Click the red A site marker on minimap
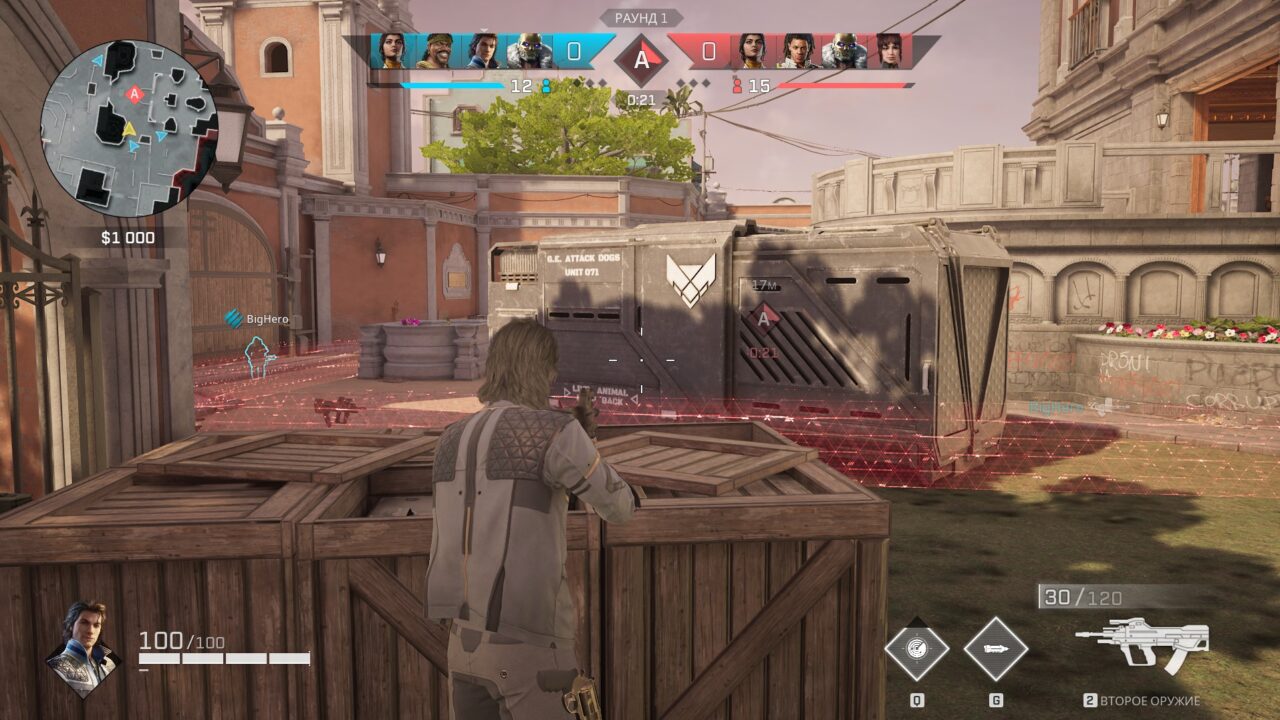Image resolution: width=1280 pixels, height=720 pixels. [x=134, y=93]
